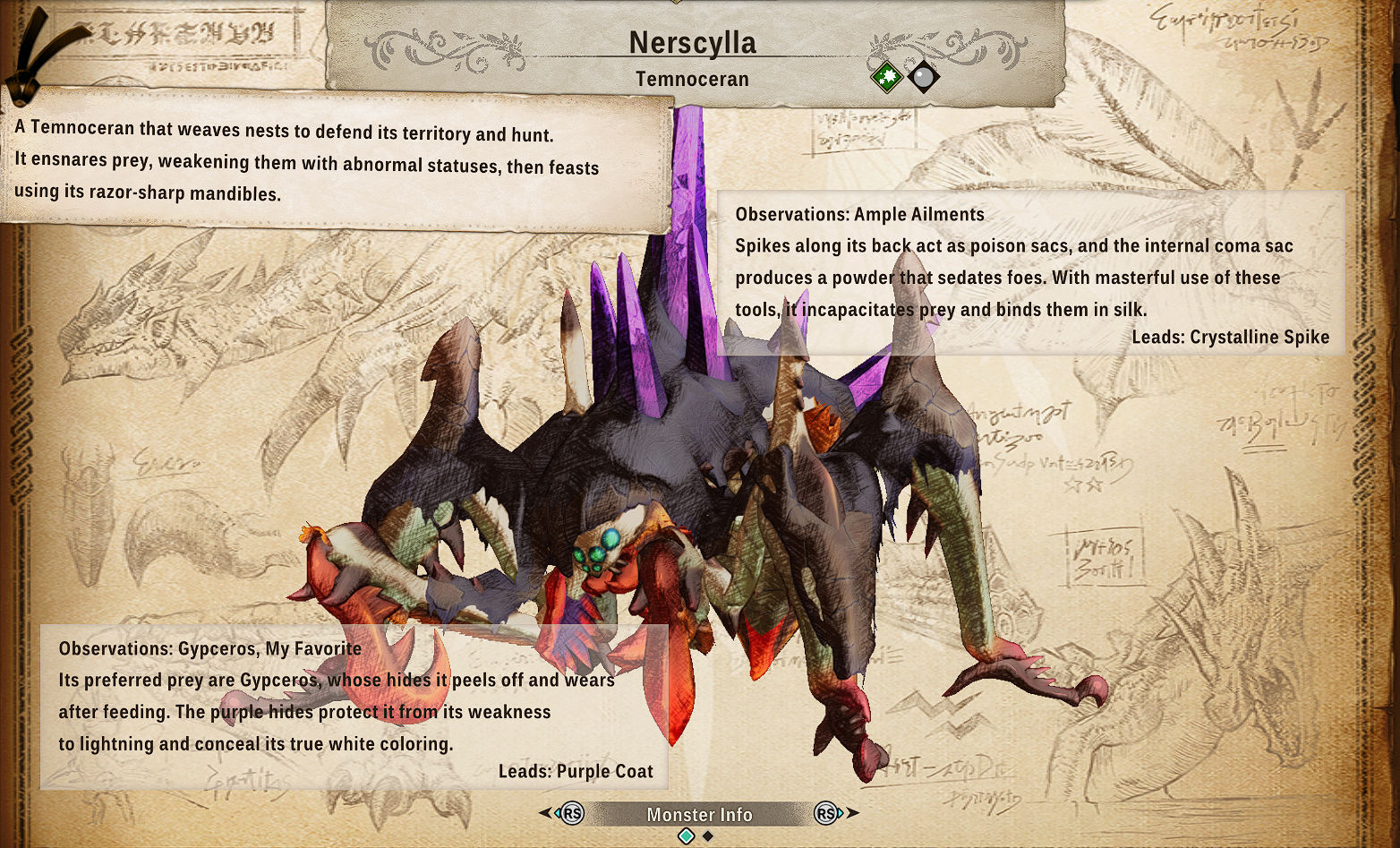
Task: Click the Temnoceran description text panel
Action: coord(336,161)
